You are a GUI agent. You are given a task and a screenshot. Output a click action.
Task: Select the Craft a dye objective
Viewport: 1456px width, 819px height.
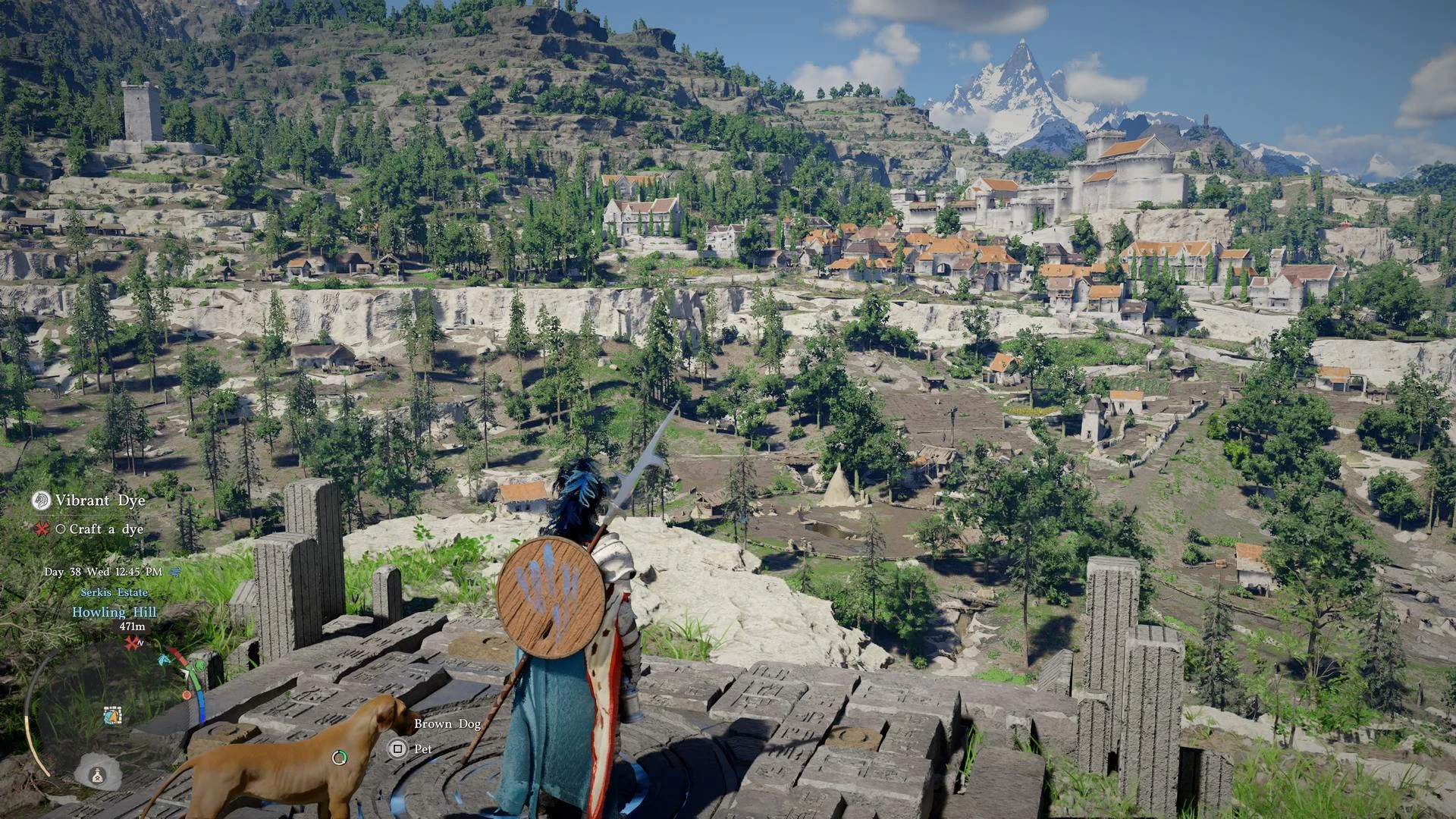click(x=105, y=529)
